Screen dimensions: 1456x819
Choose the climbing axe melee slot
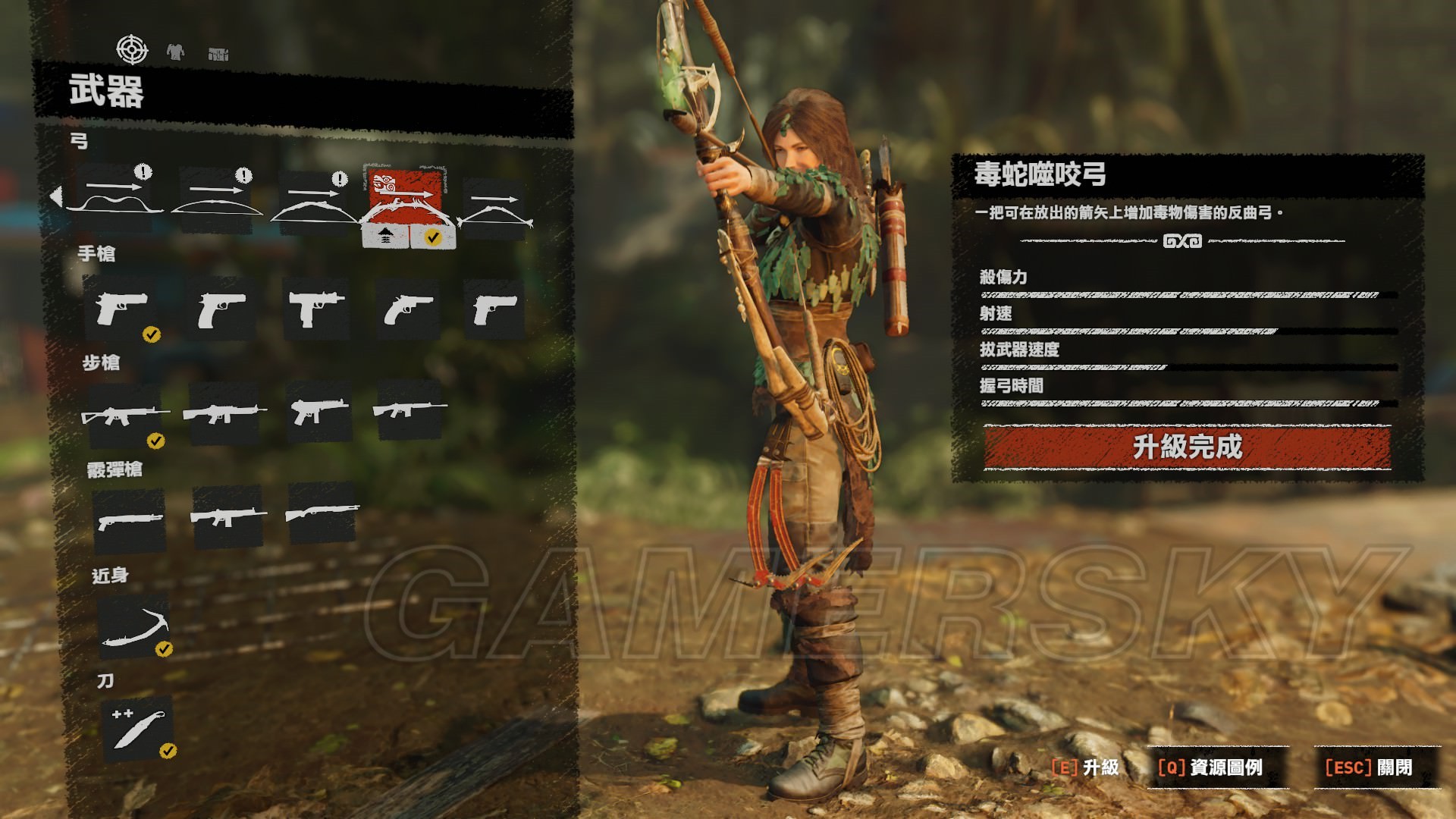(x=133, y=626)
